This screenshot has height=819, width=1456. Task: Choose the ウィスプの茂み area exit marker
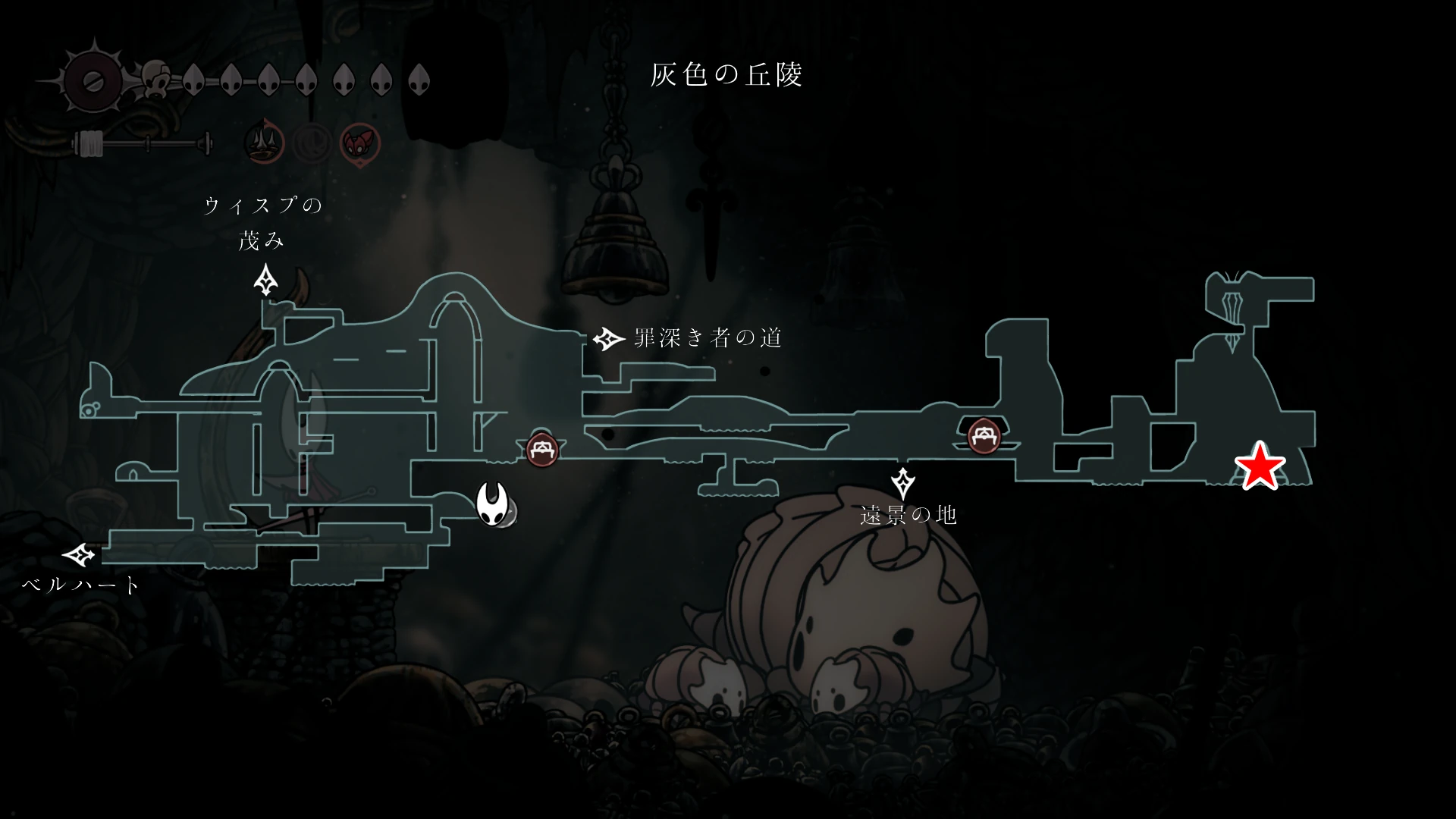coord(265,280)
